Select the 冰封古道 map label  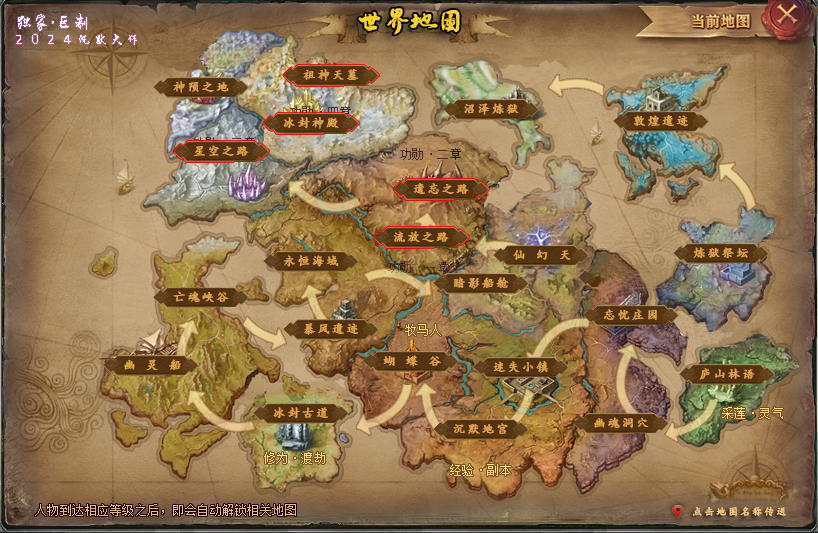pos(291,411)
